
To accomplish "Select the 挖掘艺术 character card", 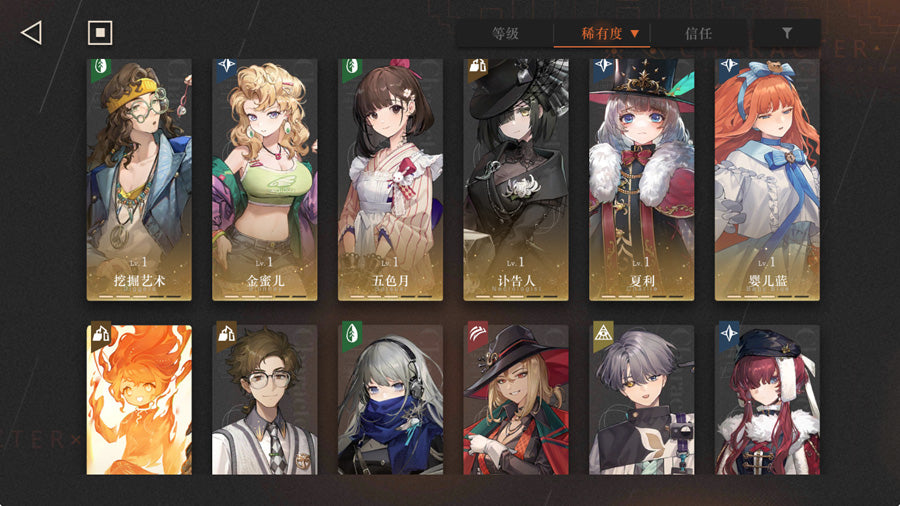I will pyautogui.click(x=139, y=180).
